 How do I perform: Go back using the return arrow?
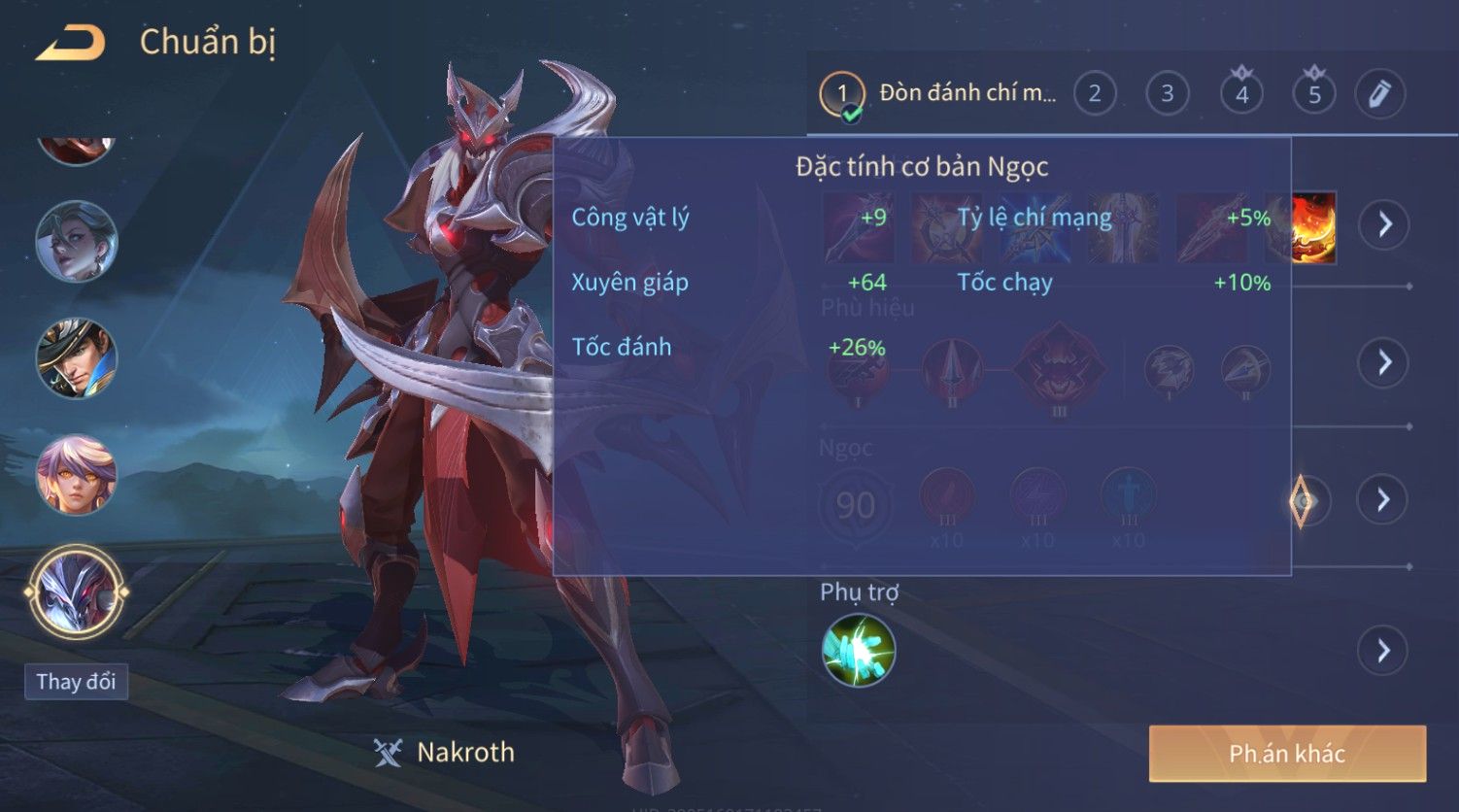pyautogui.click(x=70, y=43)
